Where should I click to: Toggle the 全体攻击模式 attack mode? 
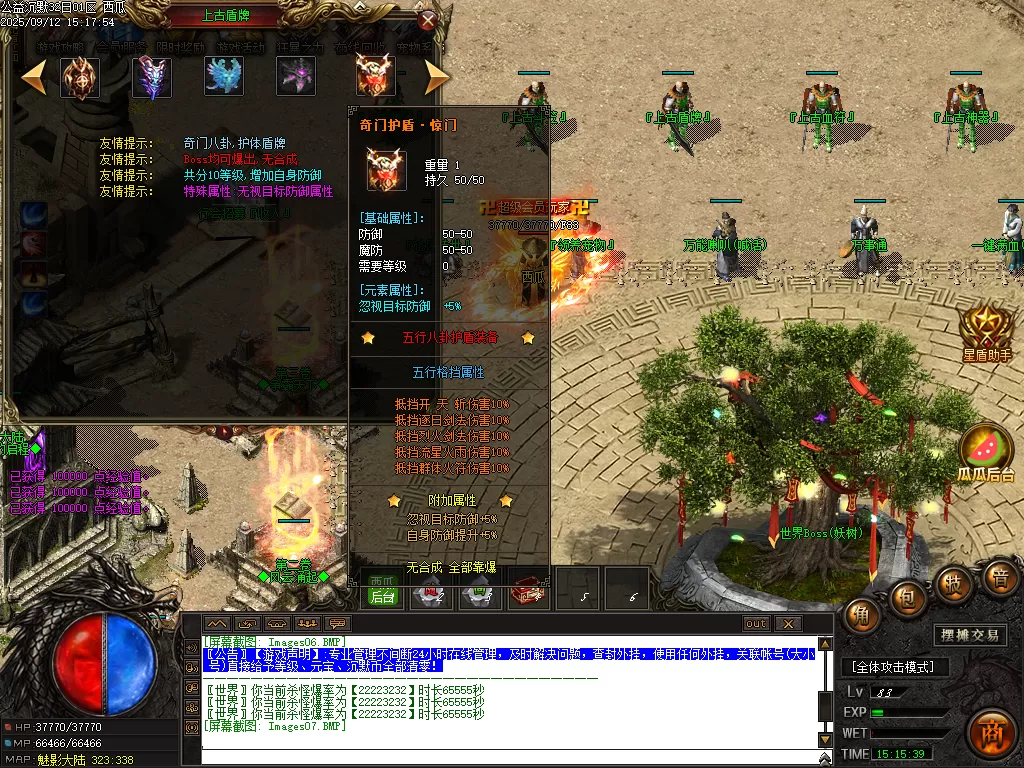(893, 667)
